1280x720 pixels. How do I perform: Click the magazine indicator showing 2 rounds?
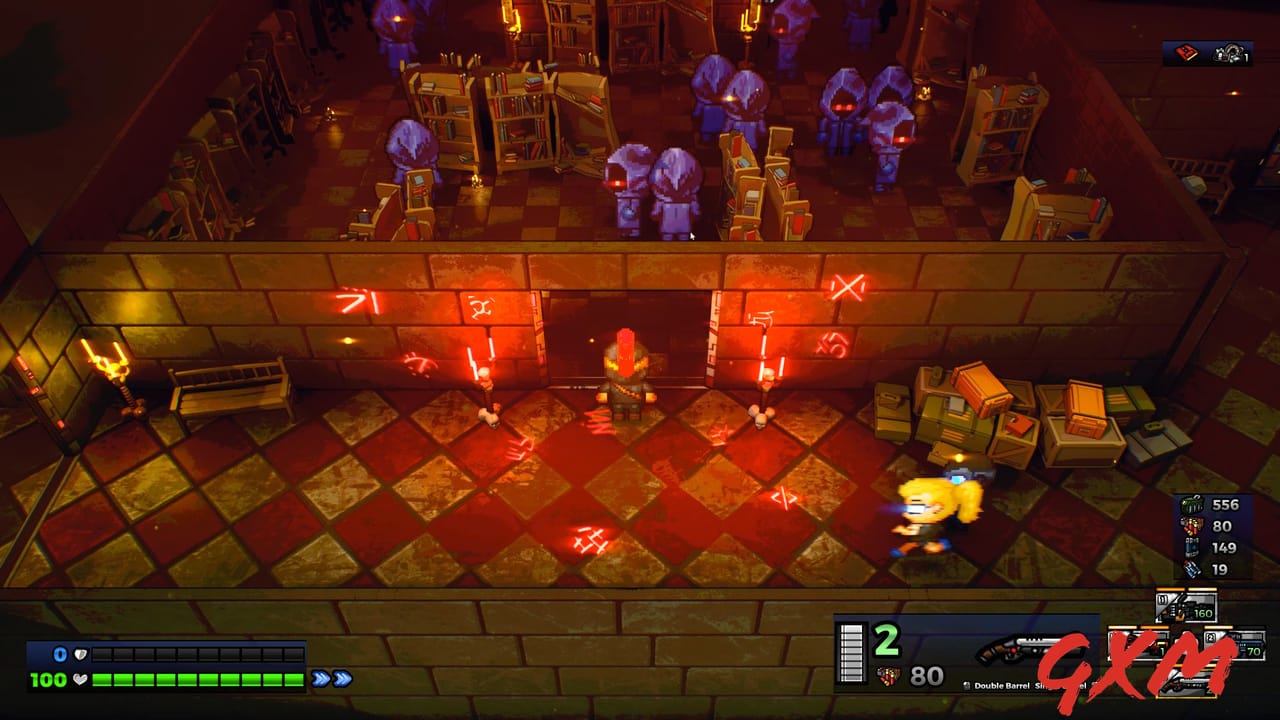tap(852, 654)
